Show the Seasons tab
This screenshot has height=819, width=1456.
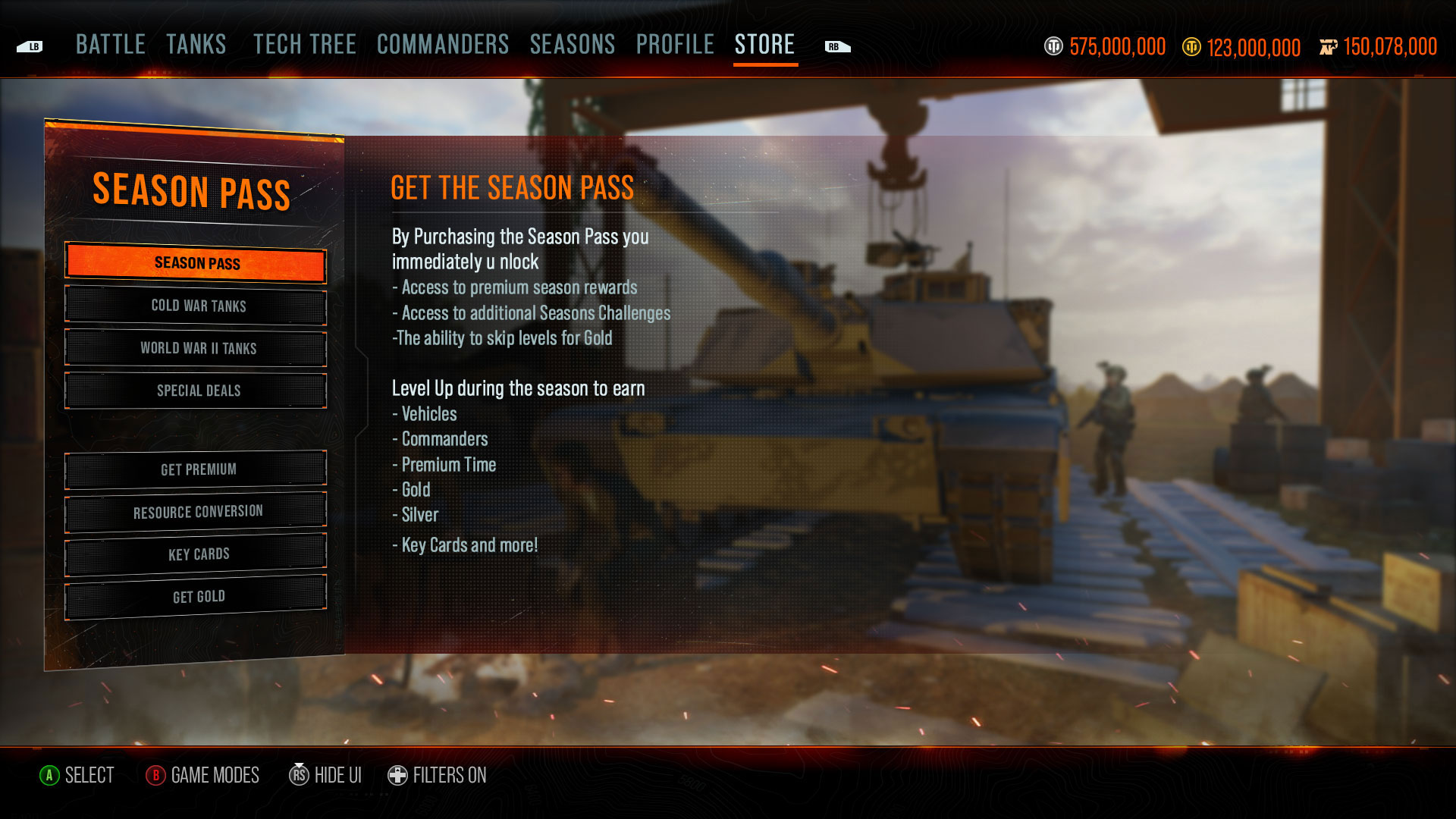573,45
